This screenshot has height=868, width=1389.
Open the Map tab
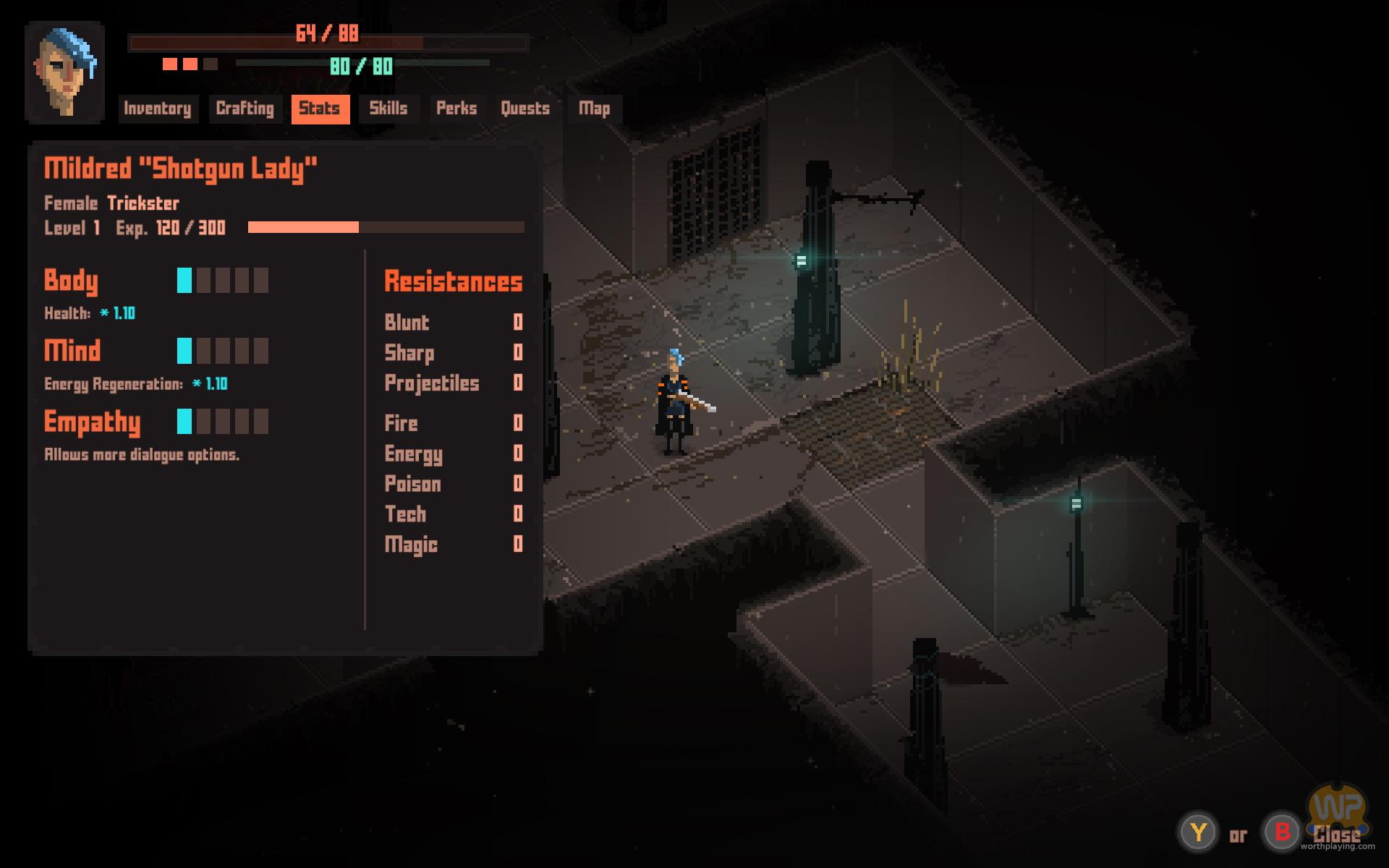(x=594, y=109)
